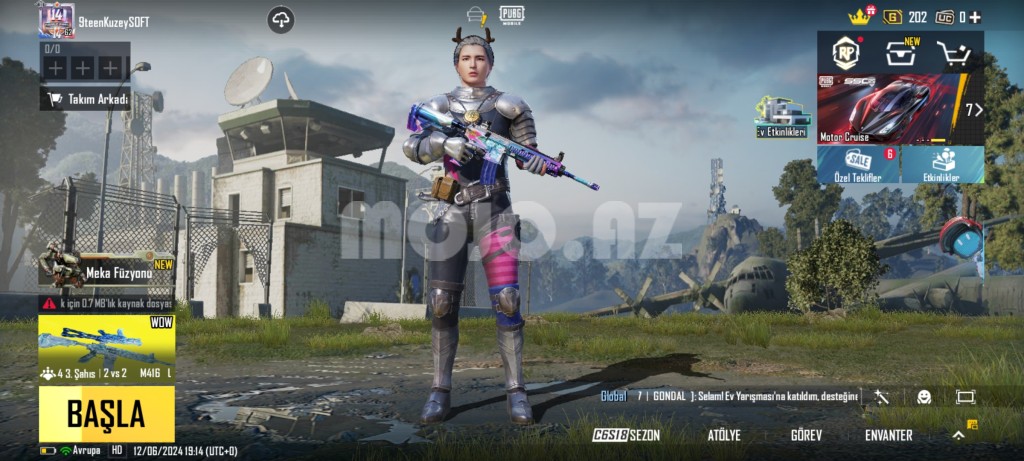Open the shopping cart store
This screenshot has width=1024, height=461.
point(953,53)
